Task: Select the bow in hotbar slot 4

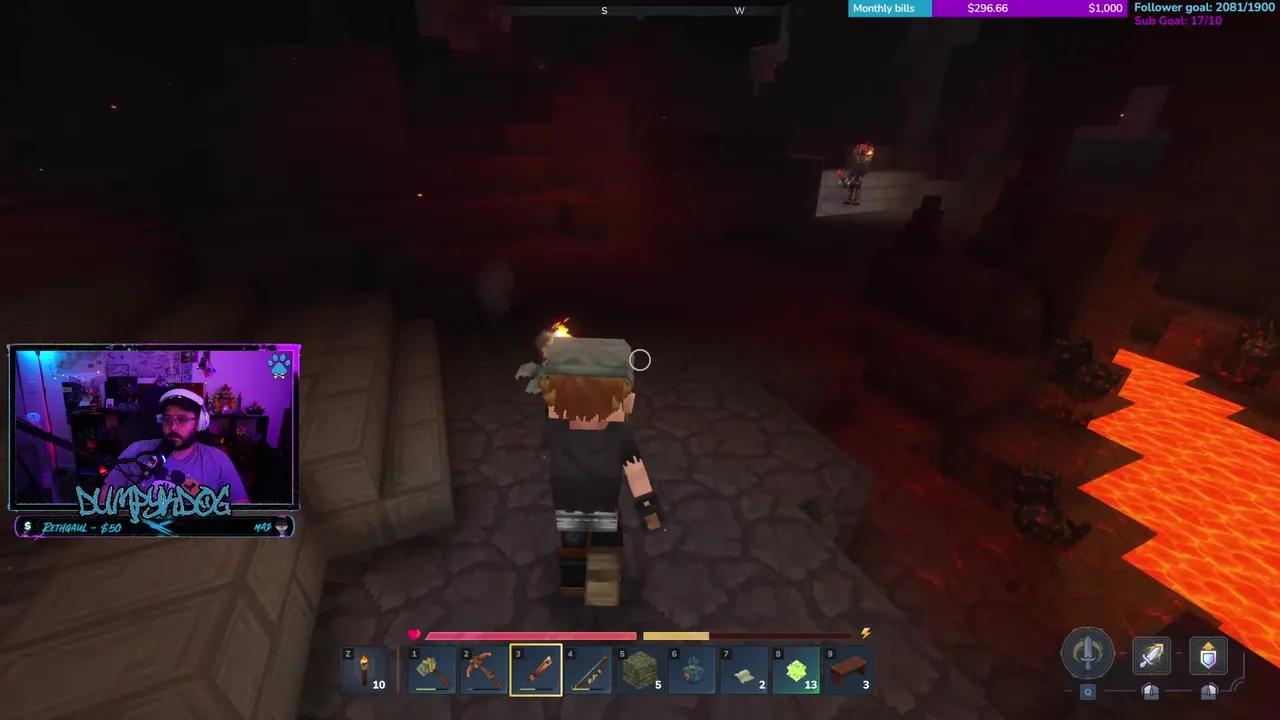Action: [x=587, y=668]
